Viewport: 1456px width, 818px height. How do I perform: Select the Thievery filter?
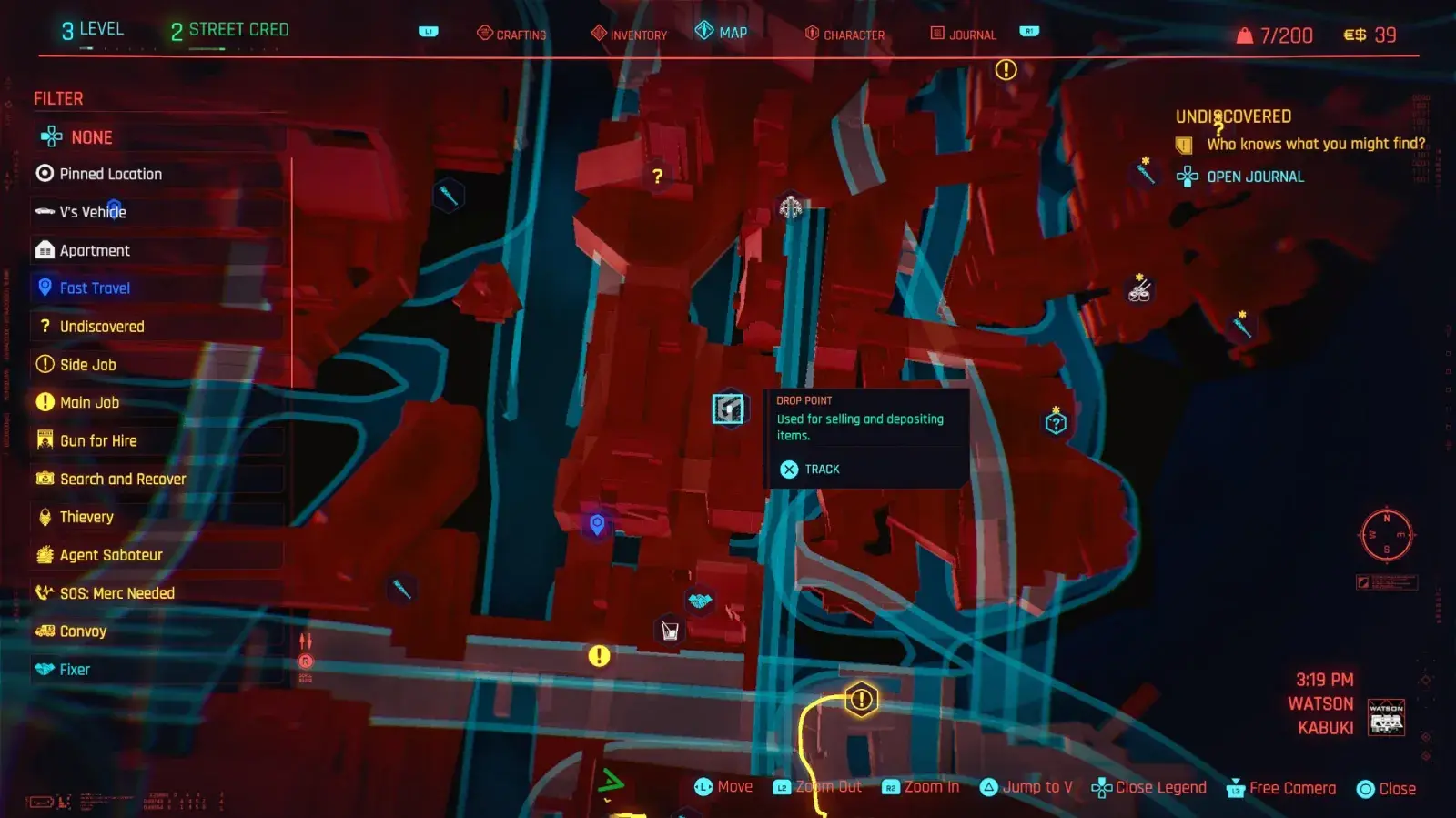[x=86, y=517]
